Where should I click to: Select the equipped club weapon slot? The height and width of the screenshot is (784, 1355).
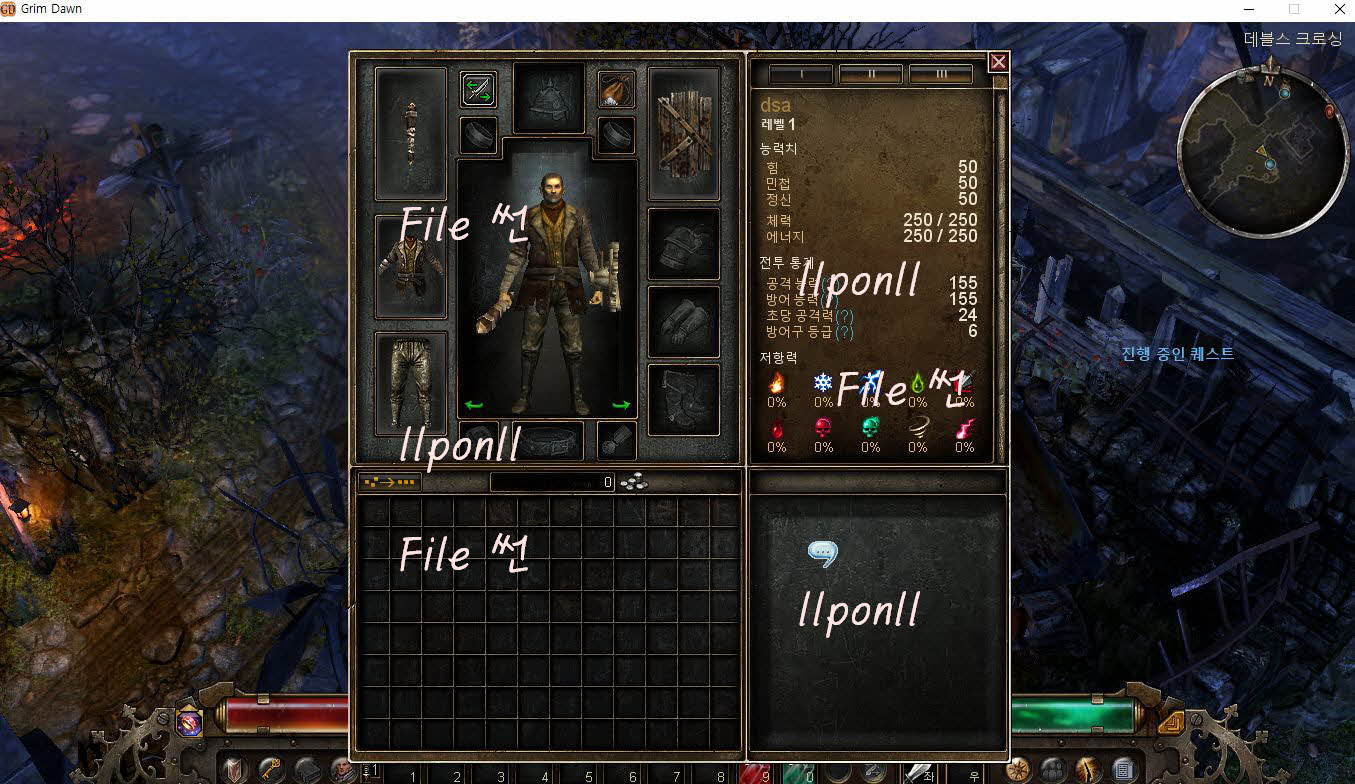[x=410, y=133]
